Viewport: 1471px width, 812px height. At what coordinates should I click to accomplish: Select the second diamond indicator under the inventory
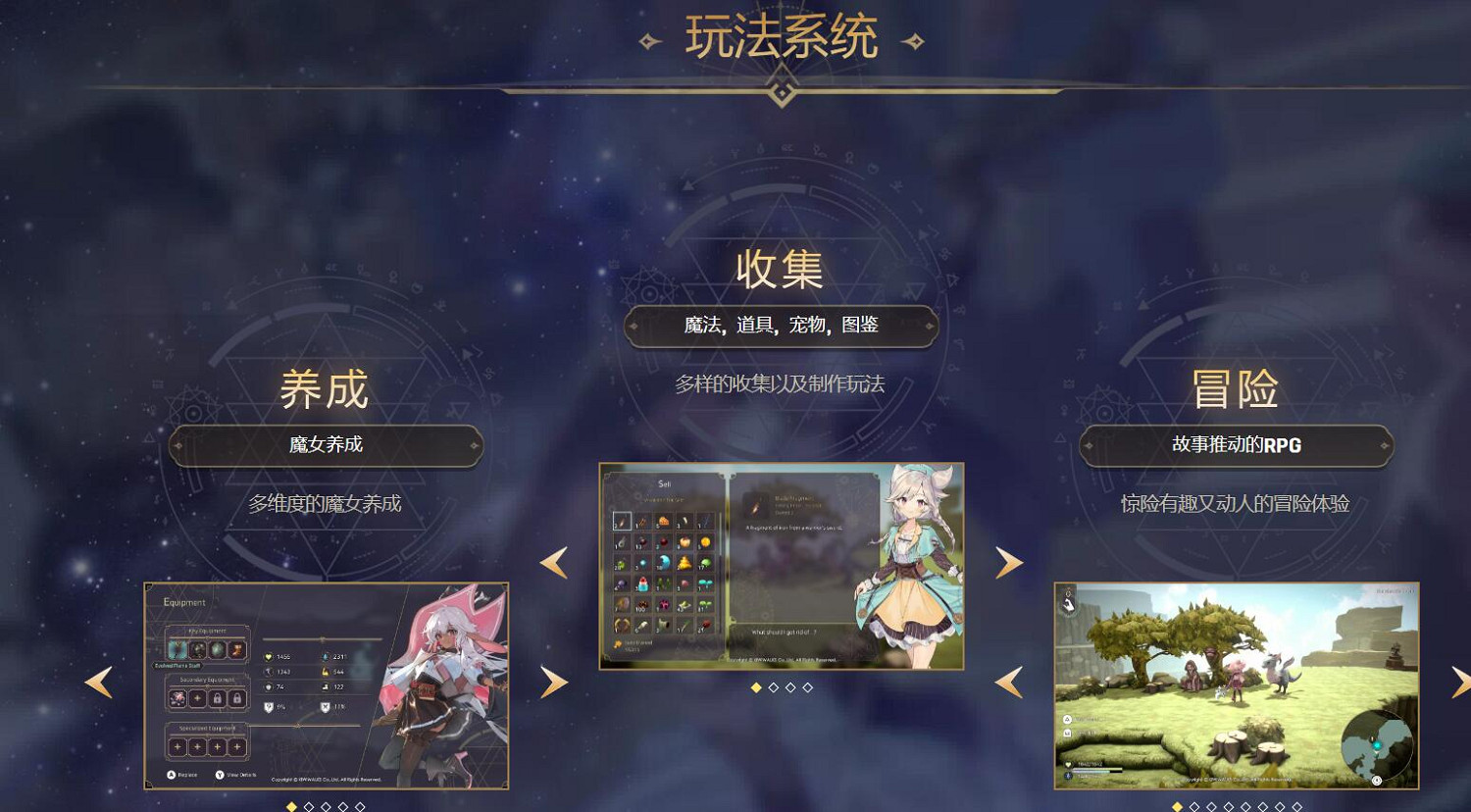click(x=774, y=686)
